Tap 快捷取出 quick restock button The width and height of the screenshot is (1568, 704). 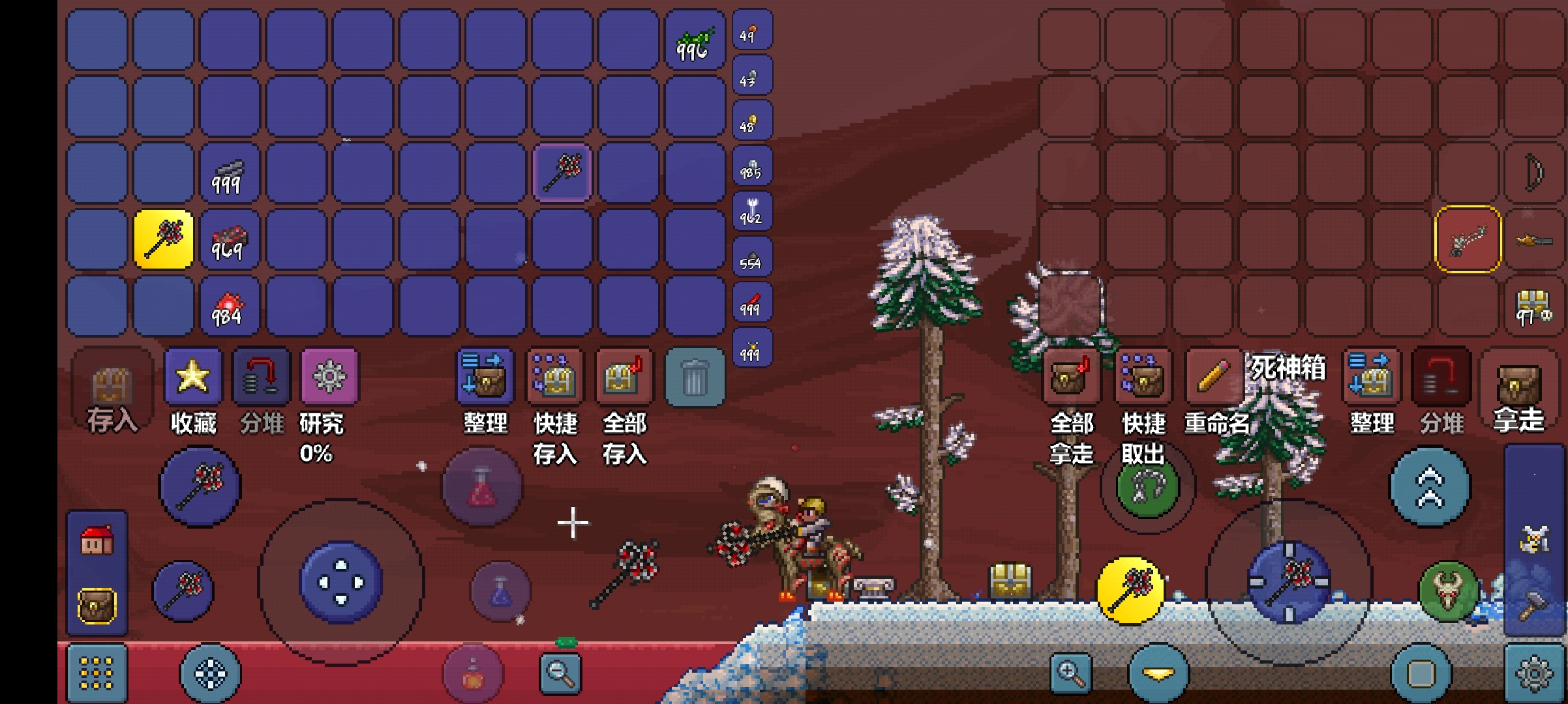(1142, 377)
